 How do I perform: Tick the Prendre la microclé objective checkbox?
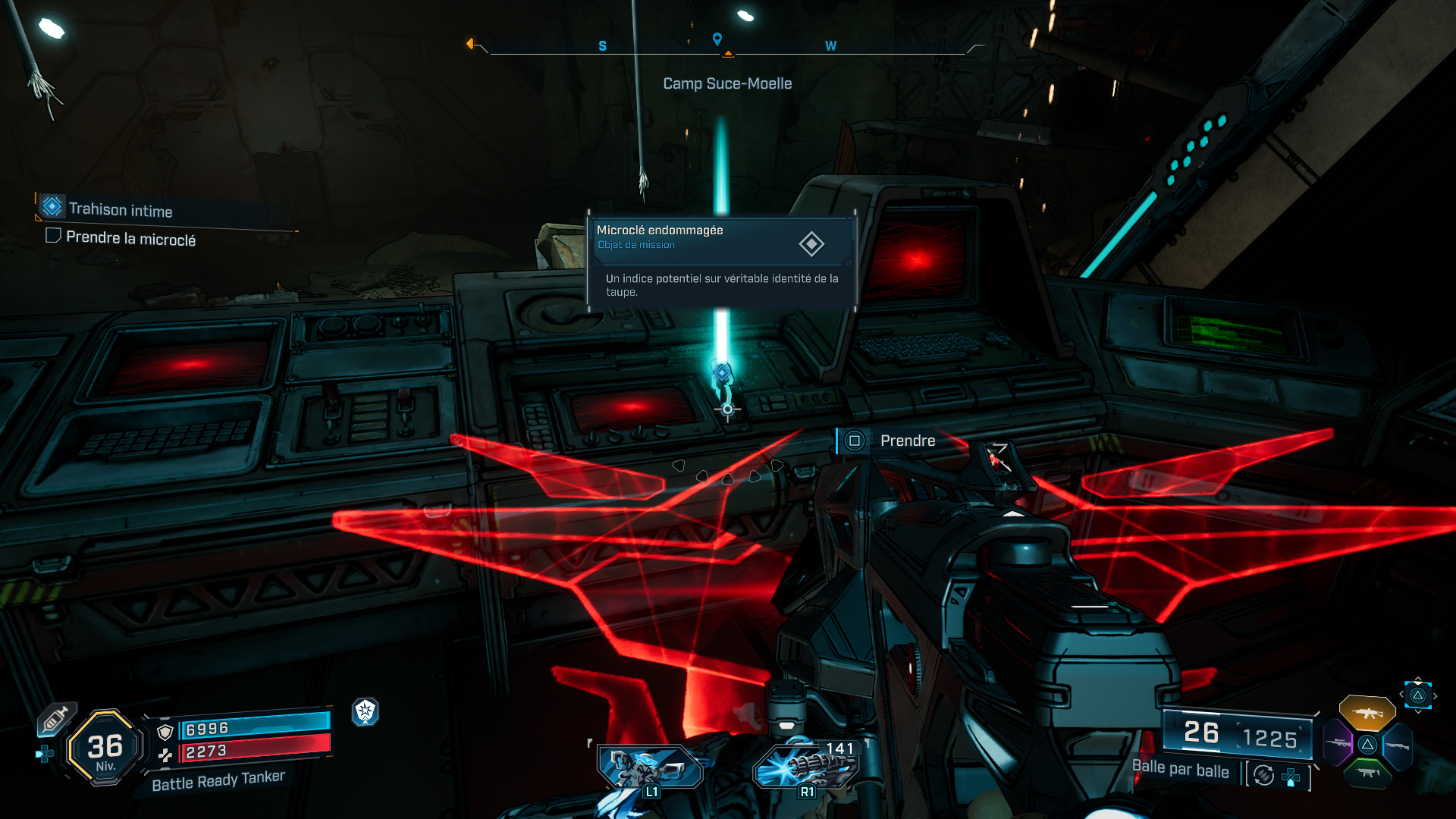tap(53, 236)
